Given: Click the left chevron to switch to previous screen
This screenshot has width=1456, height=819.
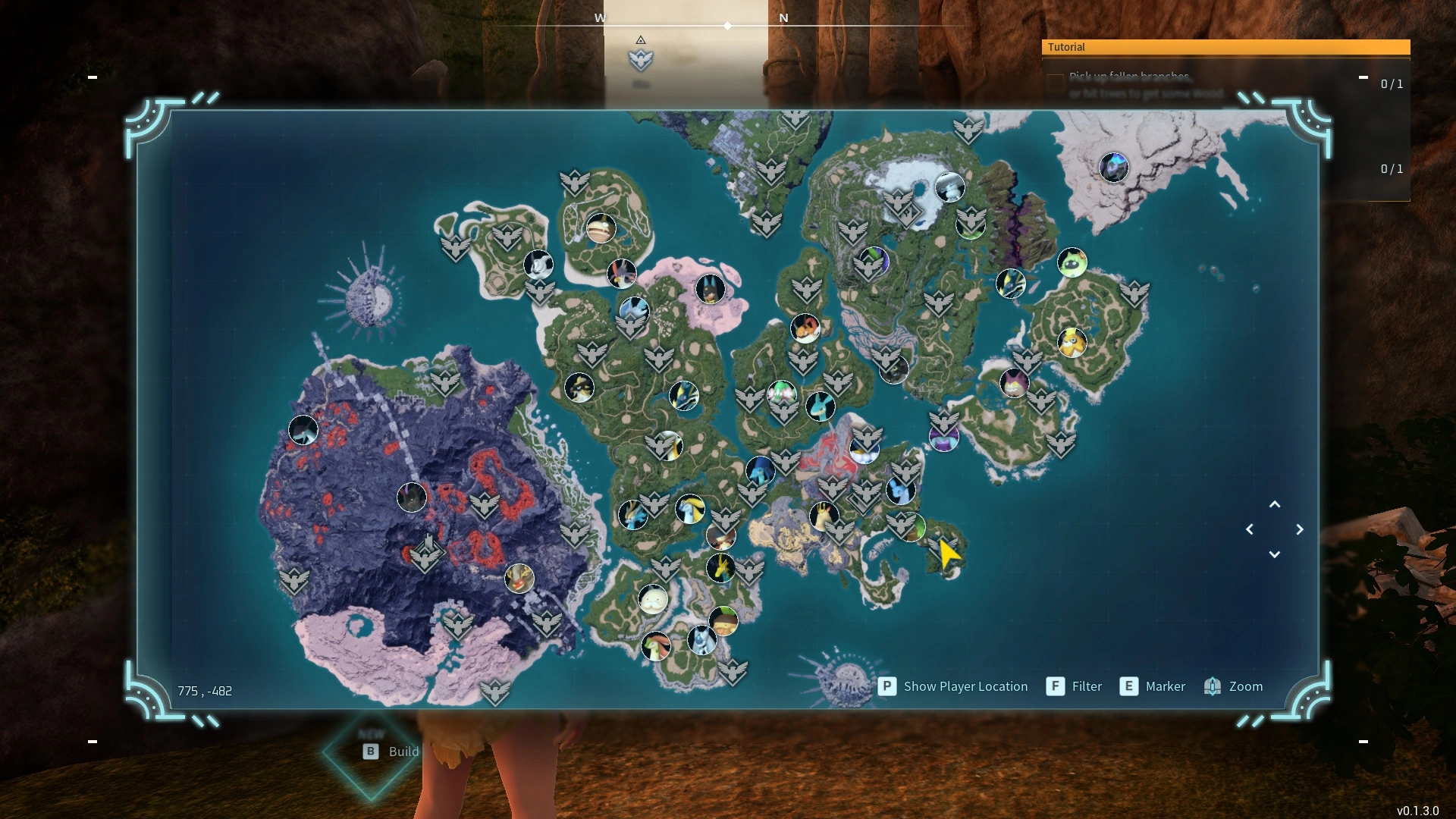Looking at the screenshot, I should coord(1250,529).
